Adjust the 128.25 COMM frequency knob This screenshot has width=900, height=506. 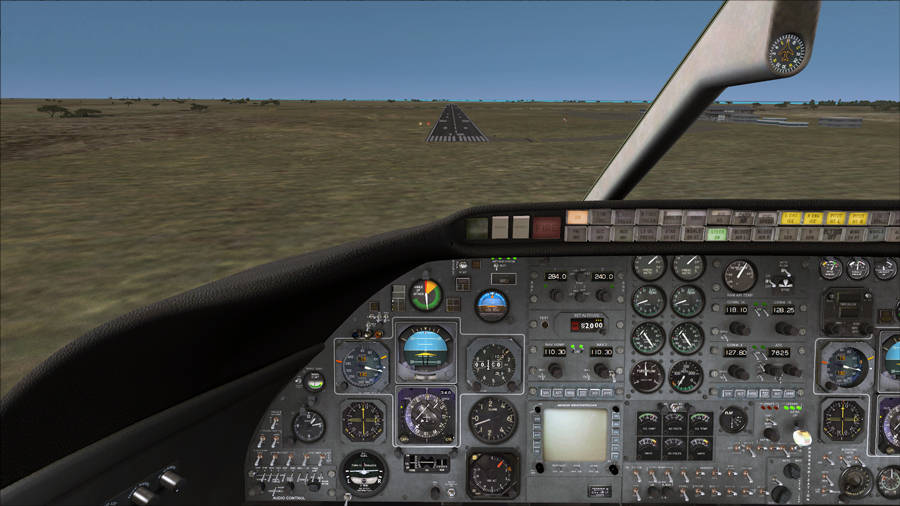pyautogui.click(x=787, y=328)
